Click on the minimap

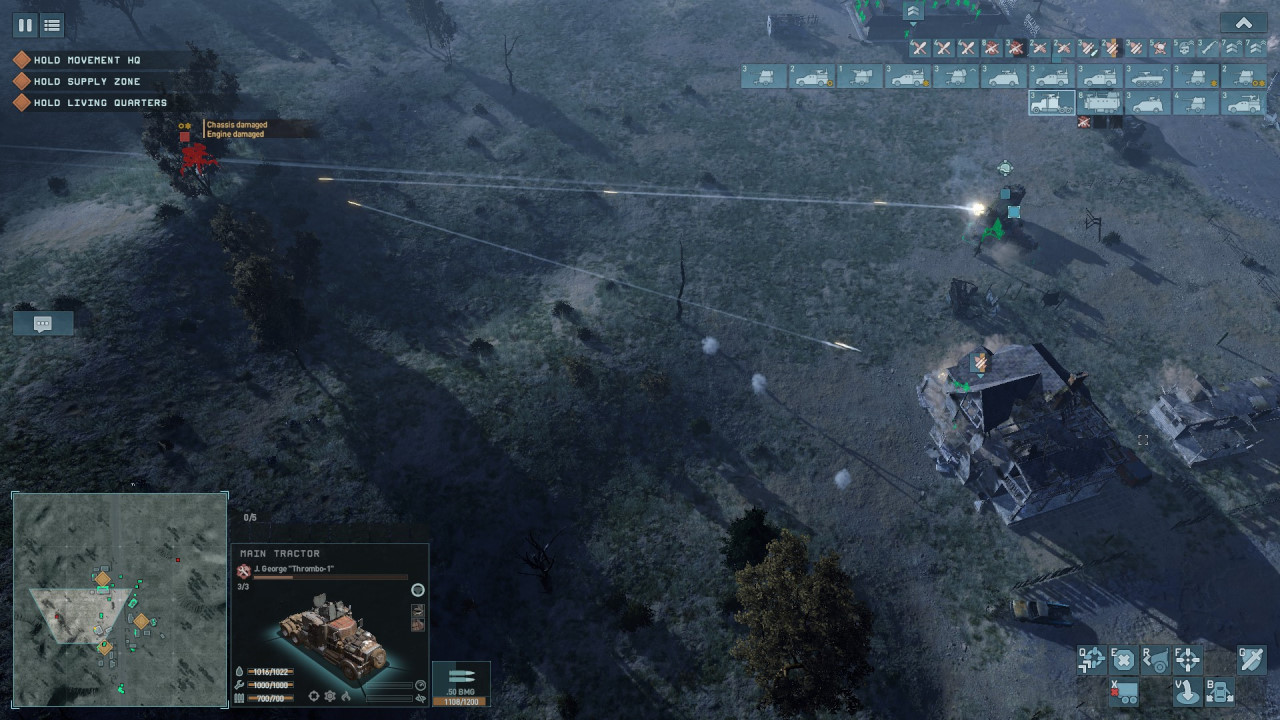tap(120, 599)
